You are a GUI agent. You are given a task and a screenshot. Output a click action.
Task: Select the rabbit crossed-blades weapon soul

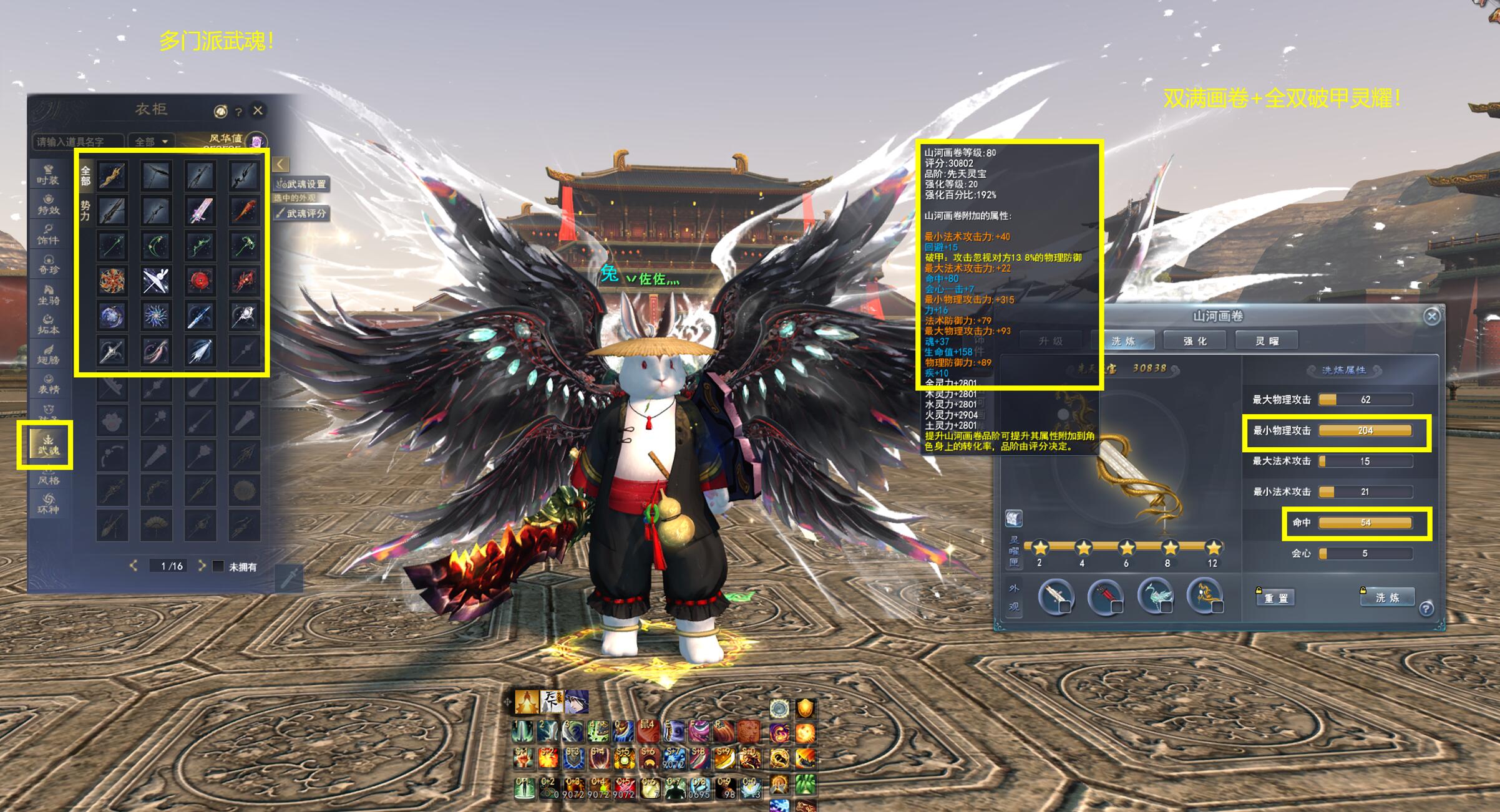[155, 281]
